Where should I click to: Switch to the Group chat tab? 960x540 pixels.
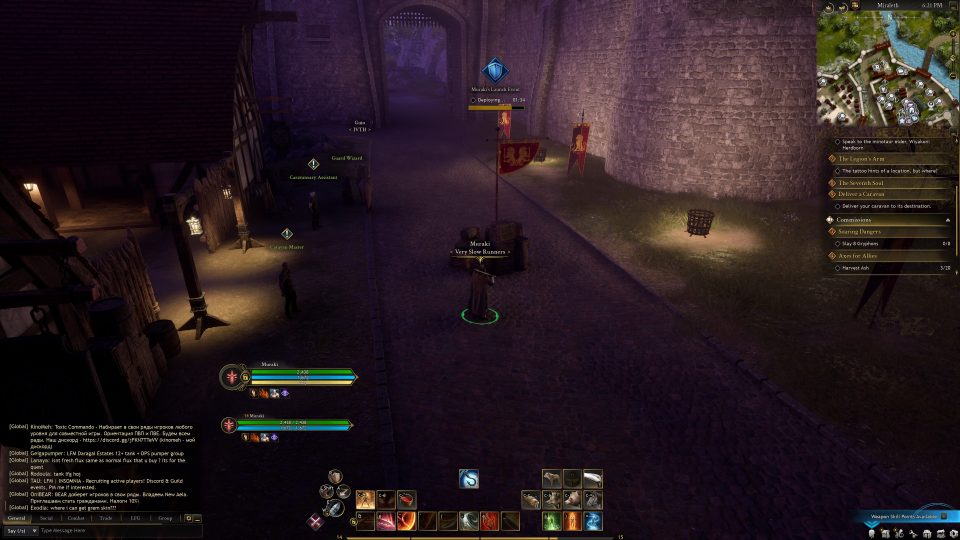(165, 518)
